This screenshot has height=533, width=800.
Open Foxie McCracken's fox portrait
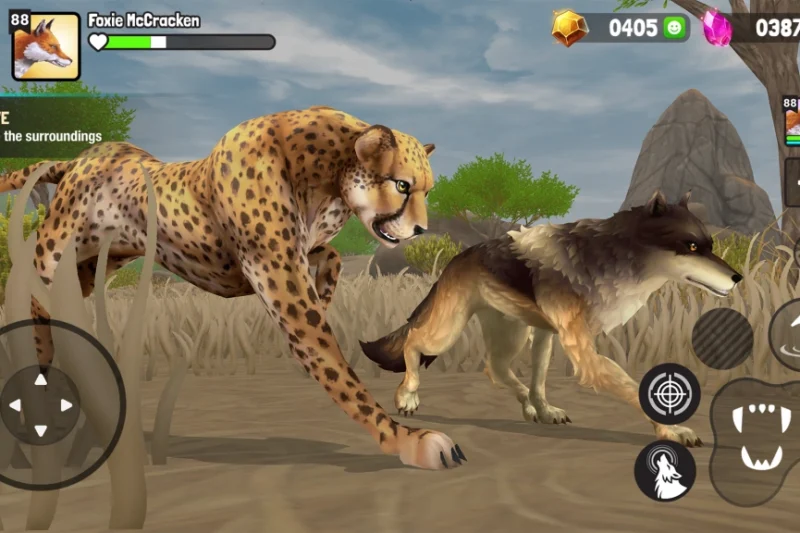point(46,47)
